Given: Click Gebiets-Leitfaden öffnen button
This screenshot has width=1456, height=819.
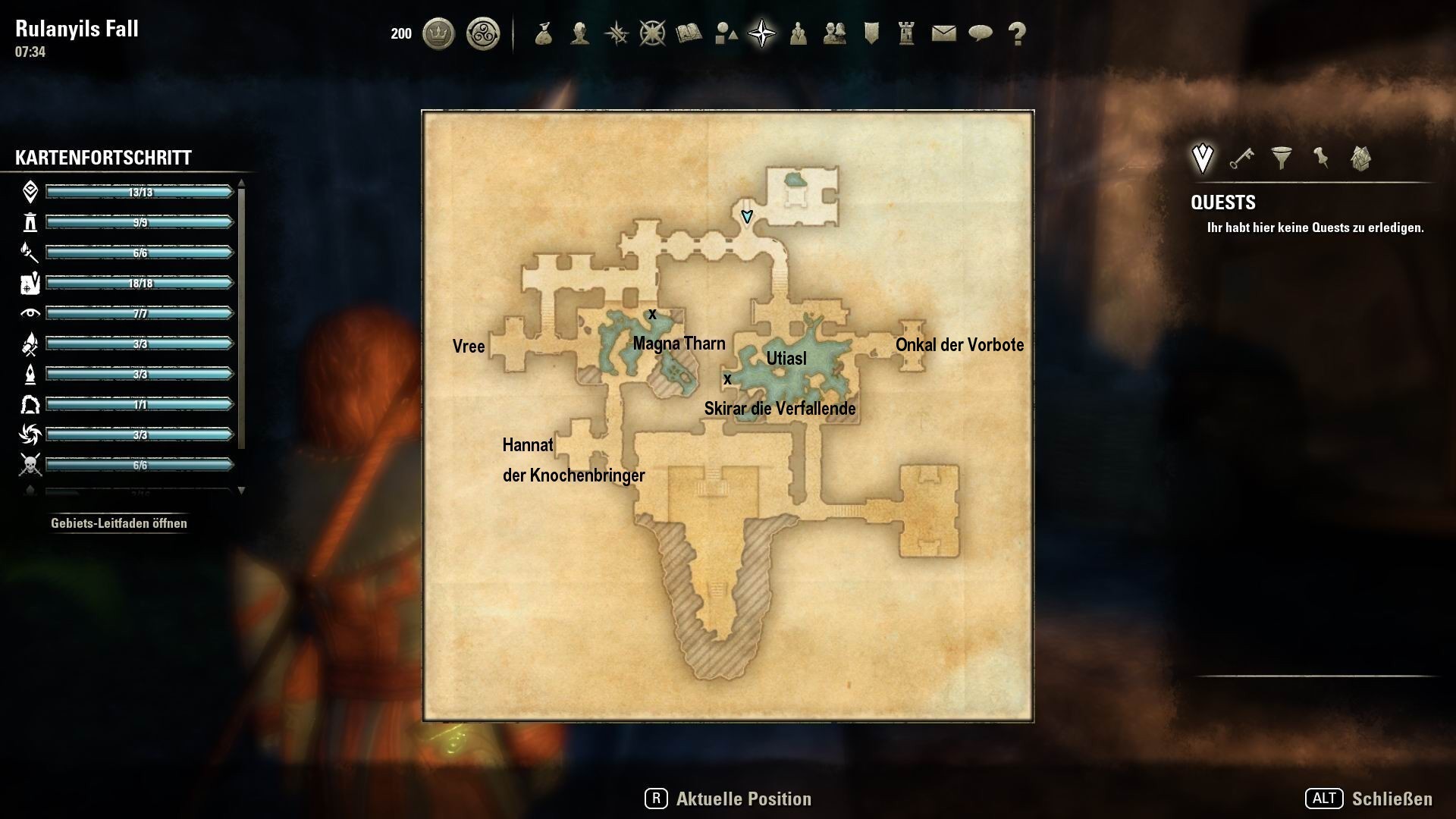Looking at the screenshot, I should (119, 523).
